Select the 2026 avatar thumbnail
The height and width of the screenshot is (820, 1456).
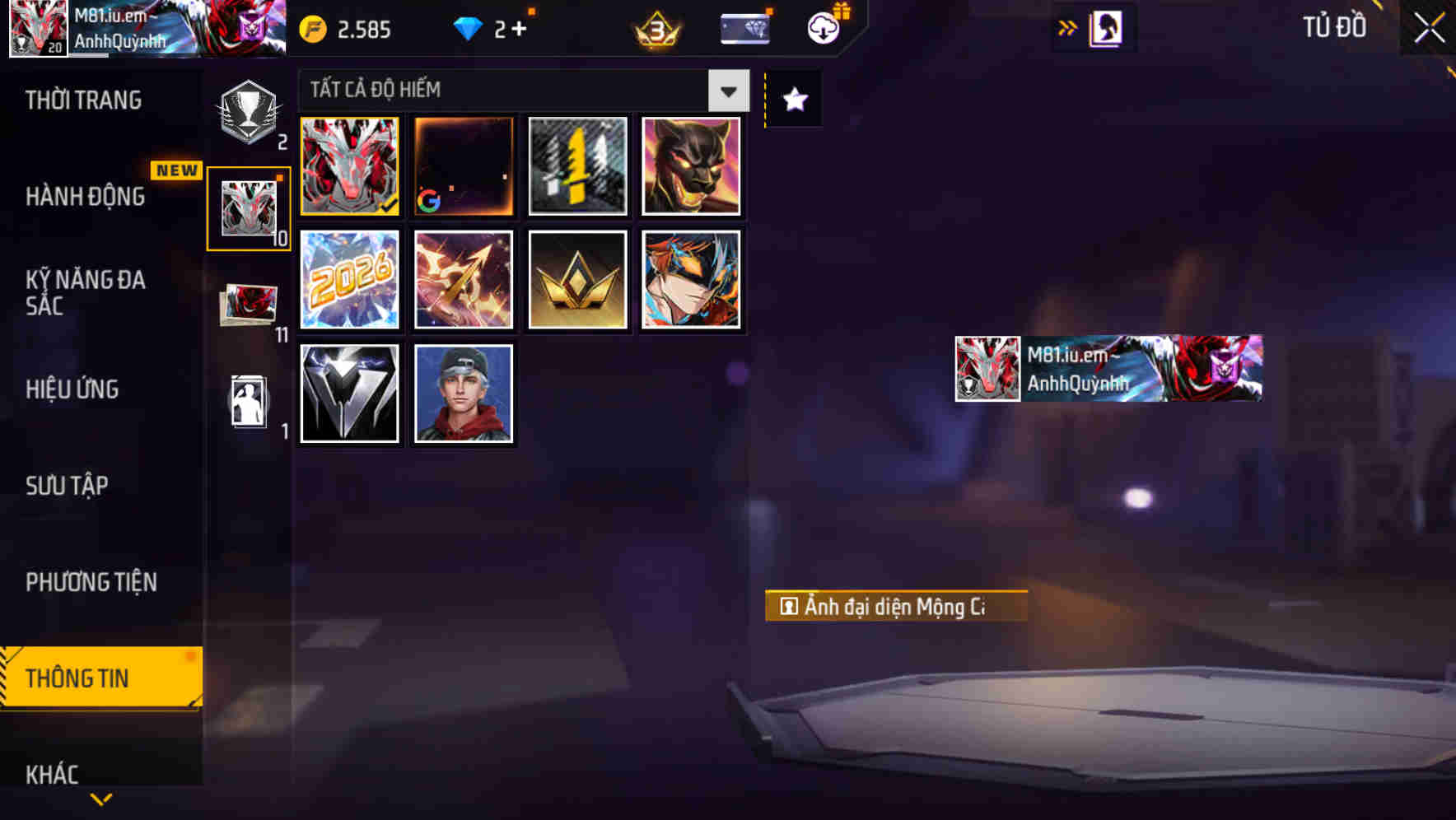click(x=349, y=280)
